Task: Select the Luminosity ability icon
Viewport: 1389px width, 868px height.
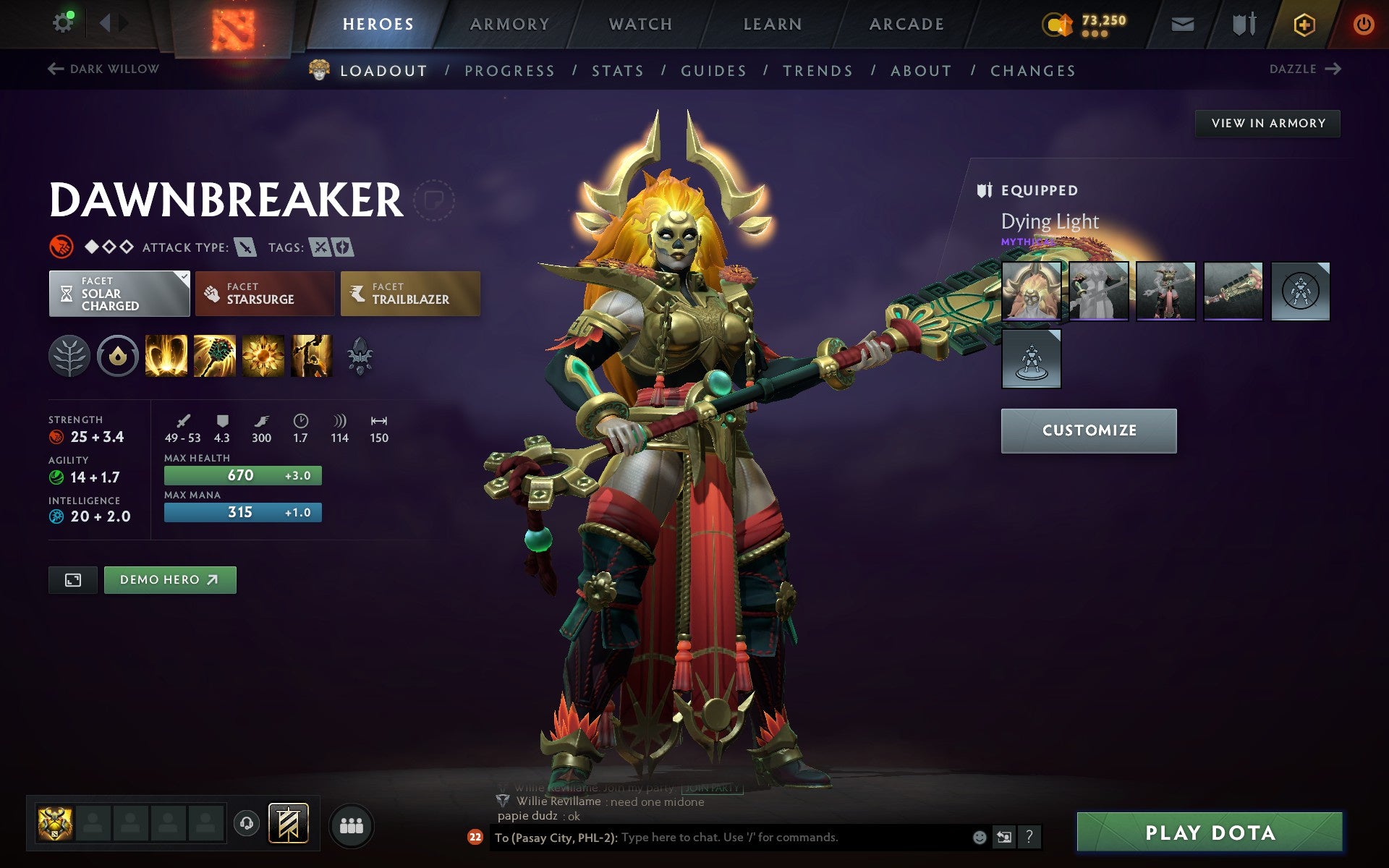Action: tap(263, 355)
